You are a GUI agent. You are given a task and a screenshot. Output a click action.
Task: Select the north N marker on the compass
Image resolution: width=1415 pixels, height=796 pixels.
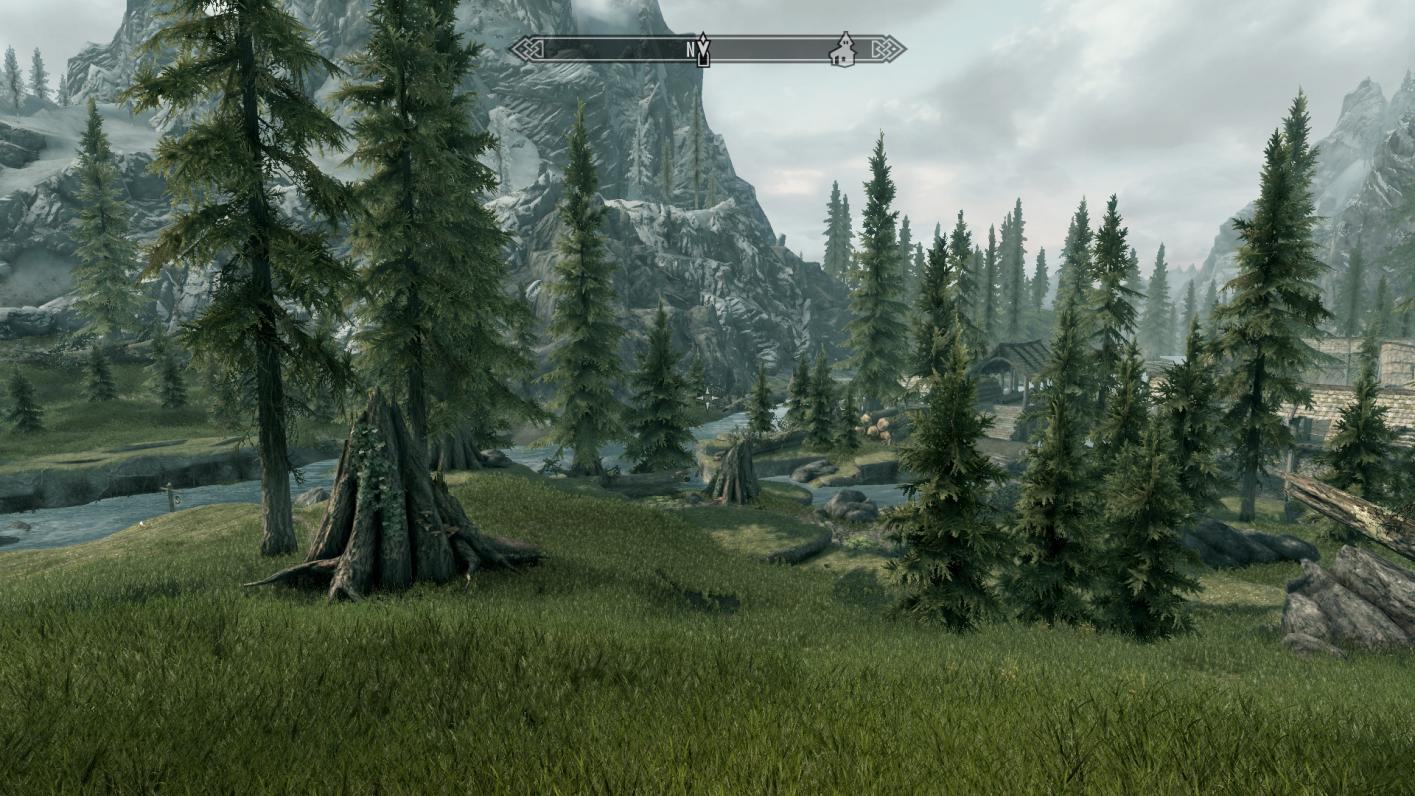click(x=692, y=48)
